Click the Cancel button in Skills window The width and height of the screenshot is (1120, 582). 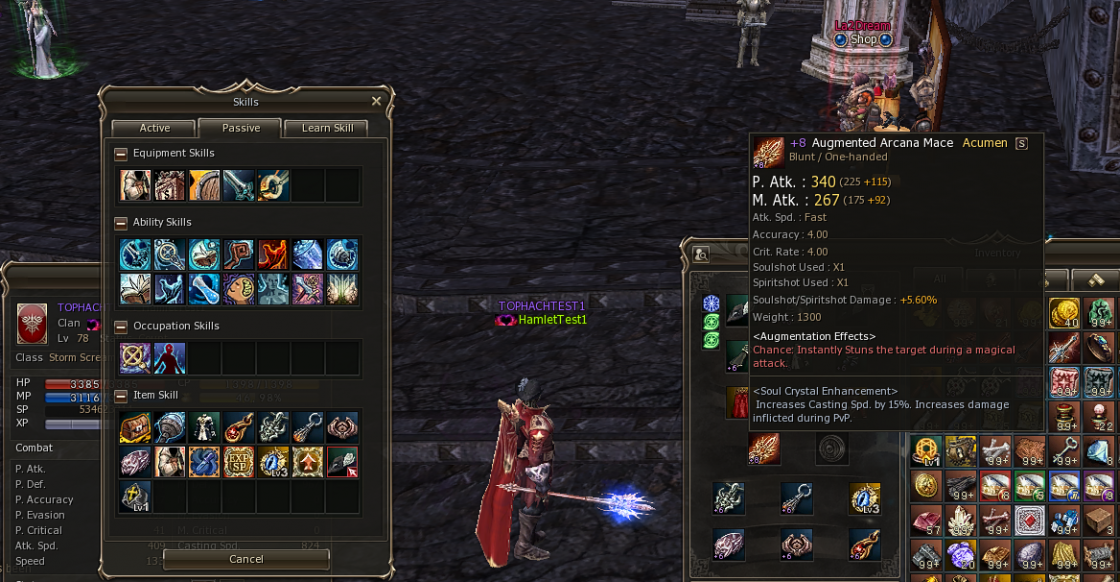coord(245,559)
